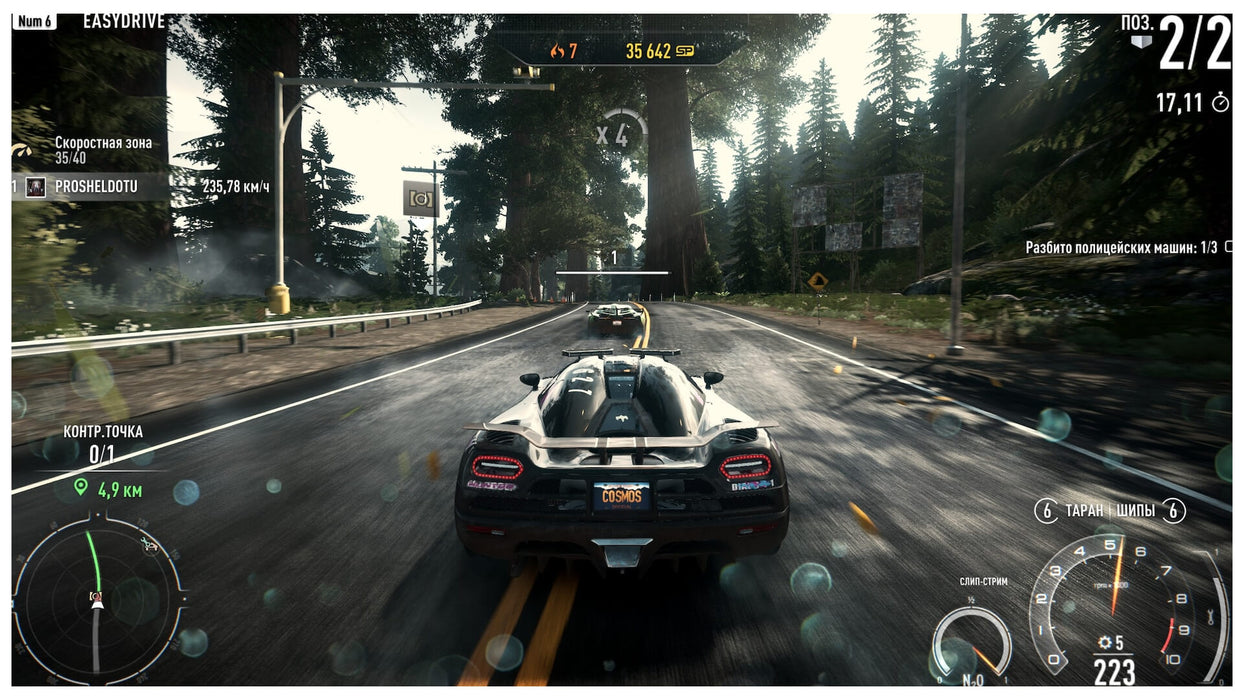Click the flame heat level icon
Image resolution: width=1244 pixels, height=700 pixels.
click(556, 51)
